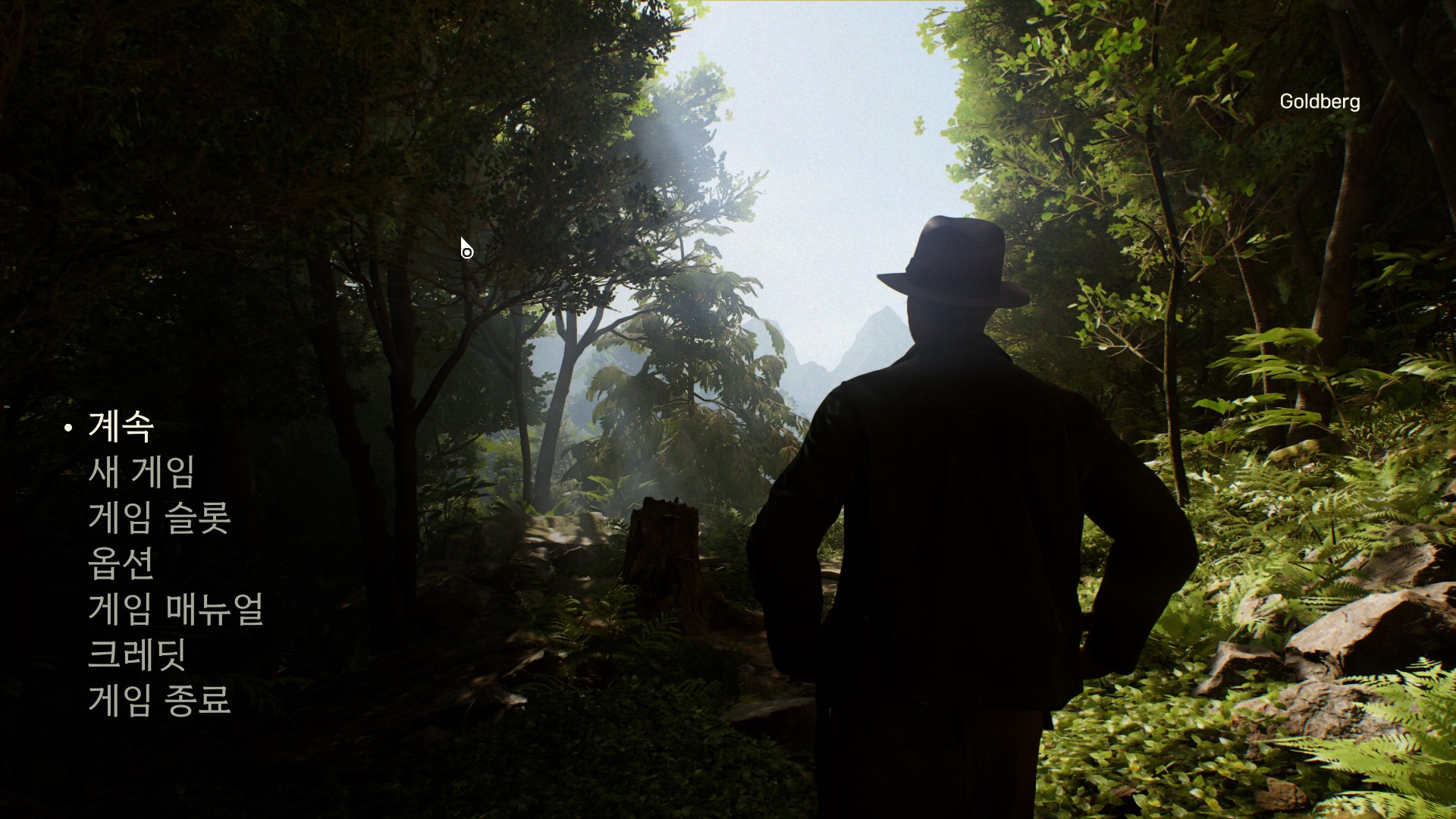
Task: Click the Goldberg profile name
Action: pos(1319,102)
